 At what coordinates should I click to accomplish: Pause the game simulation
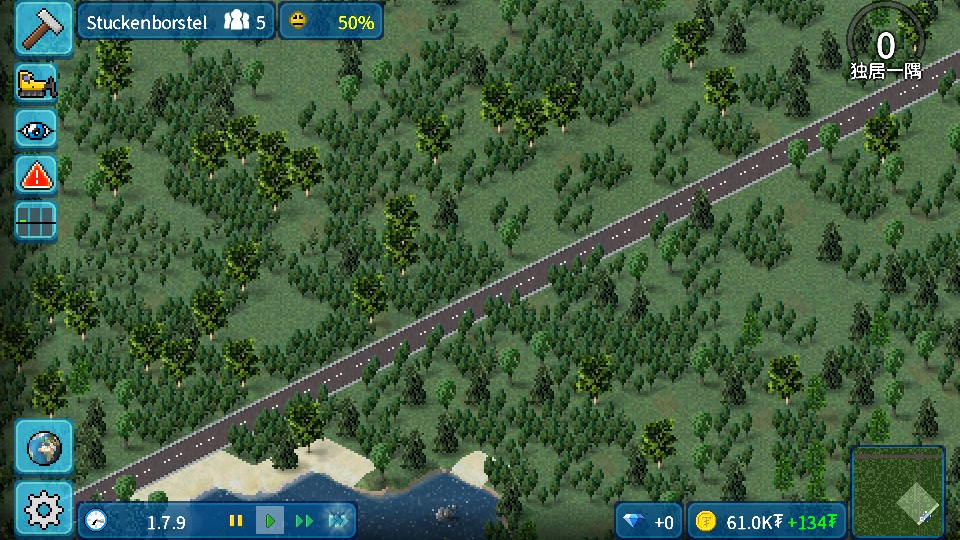(x=236, y=521)
